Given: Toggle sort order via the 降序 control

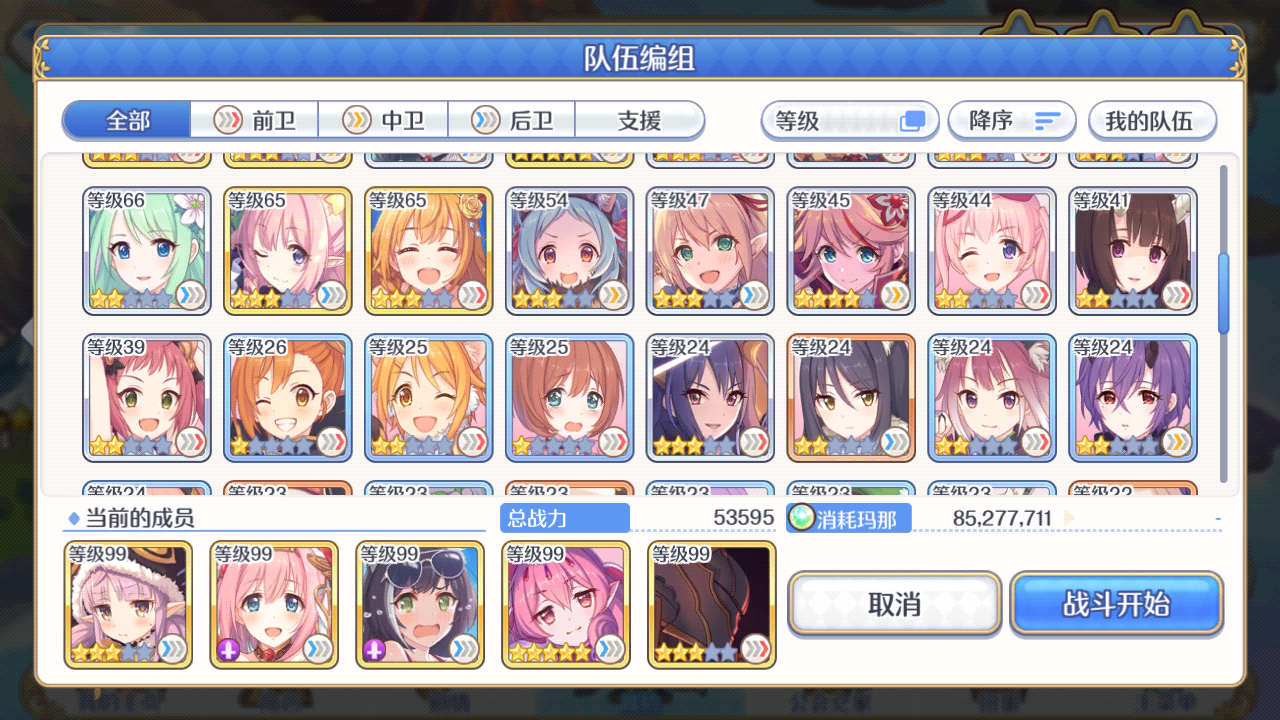Looking at the screenshot, I should [1012, 120].
